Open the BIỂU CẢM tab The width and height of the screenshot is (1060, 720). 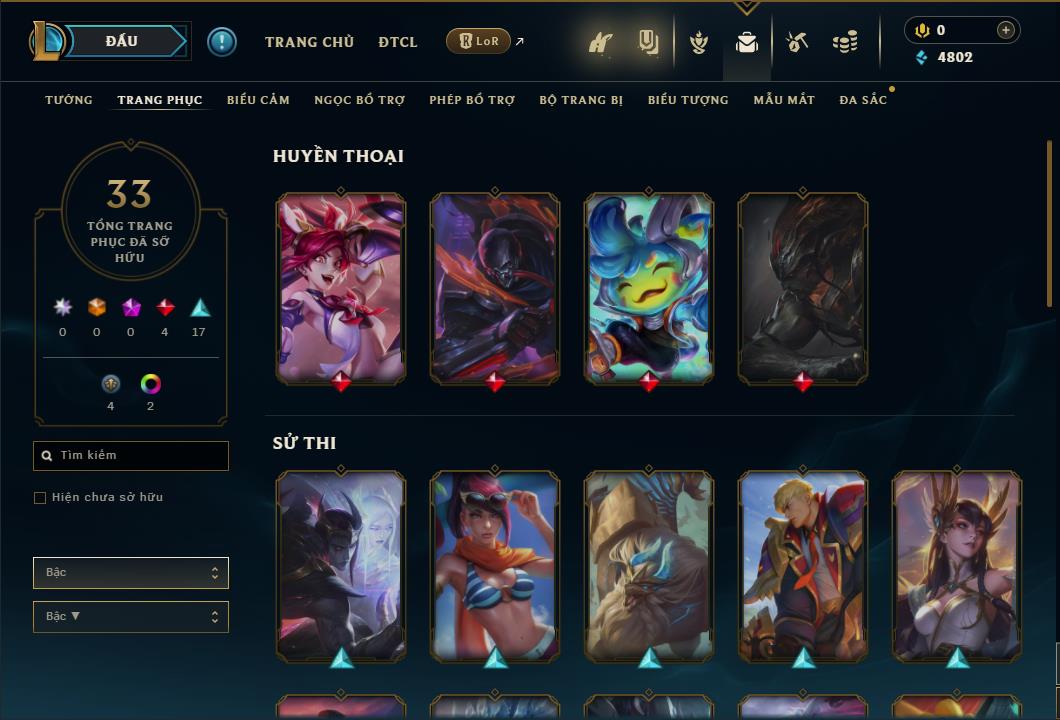[x=258, y=100]
